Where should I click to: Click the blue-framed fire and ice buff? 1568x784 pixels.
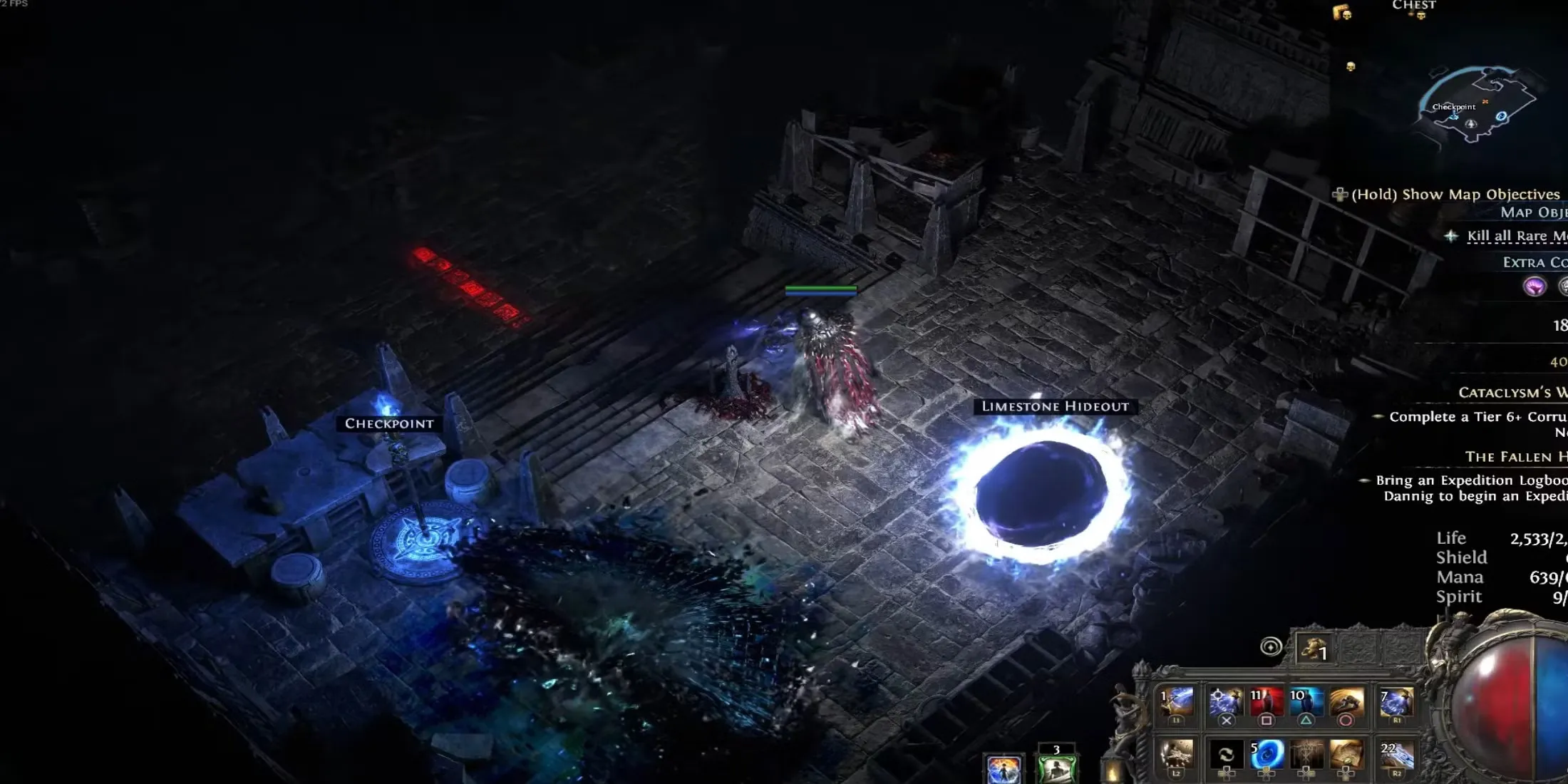[1004, 769]
